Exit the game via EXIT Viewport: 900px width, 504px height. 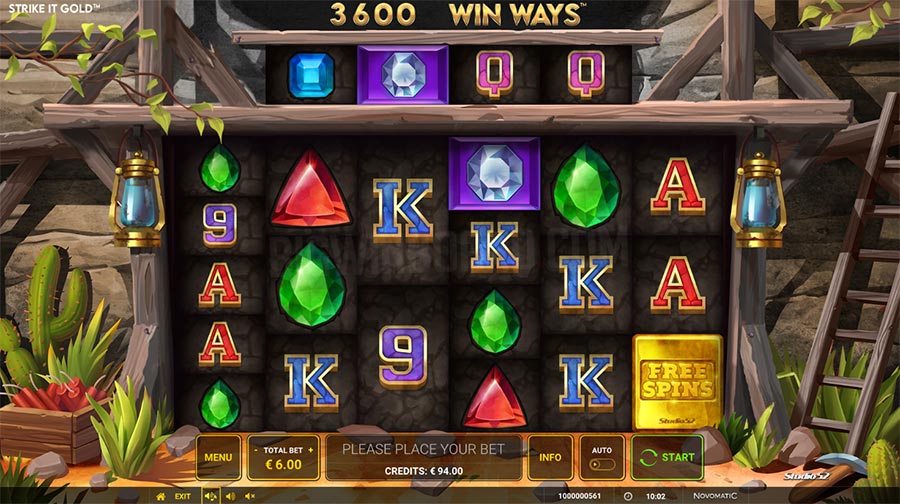[183, 496]
